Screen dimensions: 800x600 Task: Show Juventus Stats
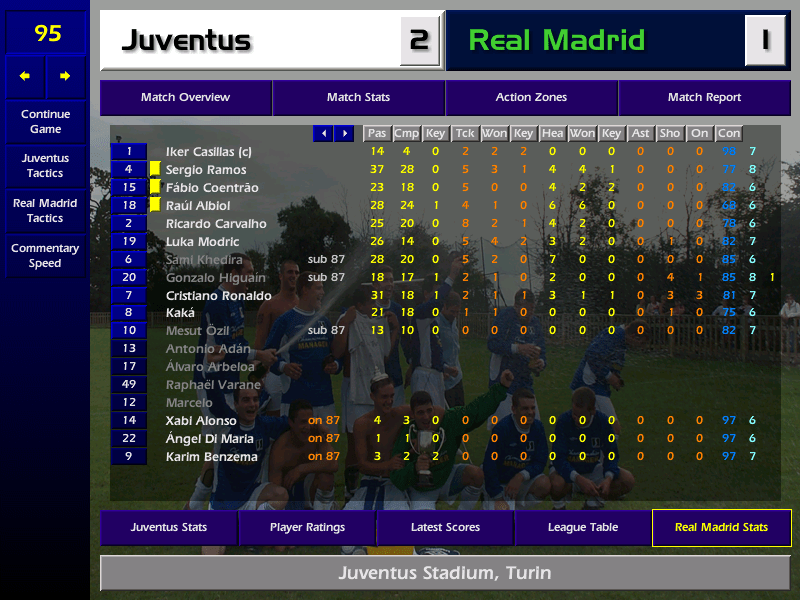click(x=168, y=527)
